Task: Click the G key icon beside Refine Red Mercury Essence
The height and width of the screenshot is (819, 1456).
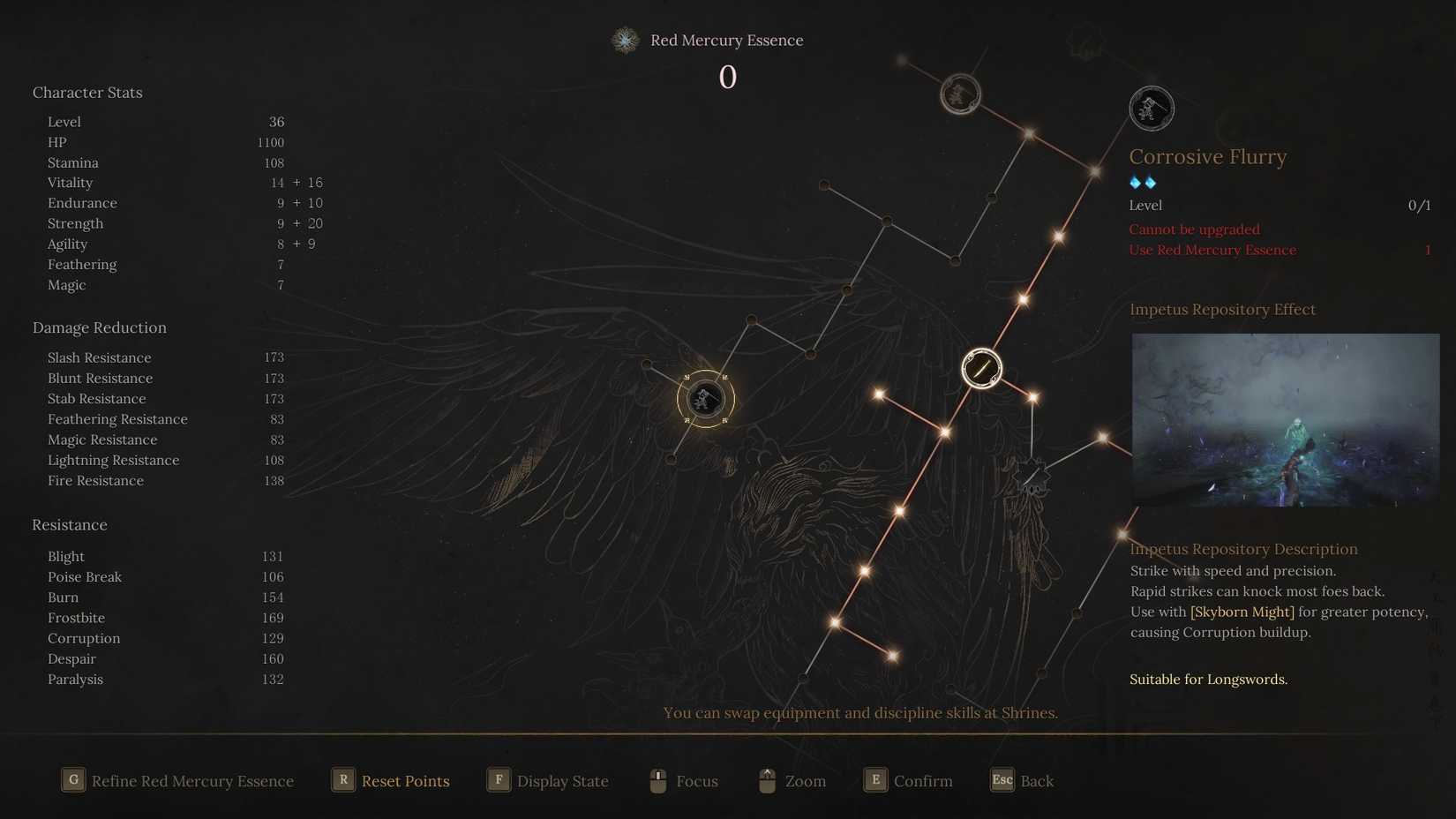Action: (x=73, y=780)
